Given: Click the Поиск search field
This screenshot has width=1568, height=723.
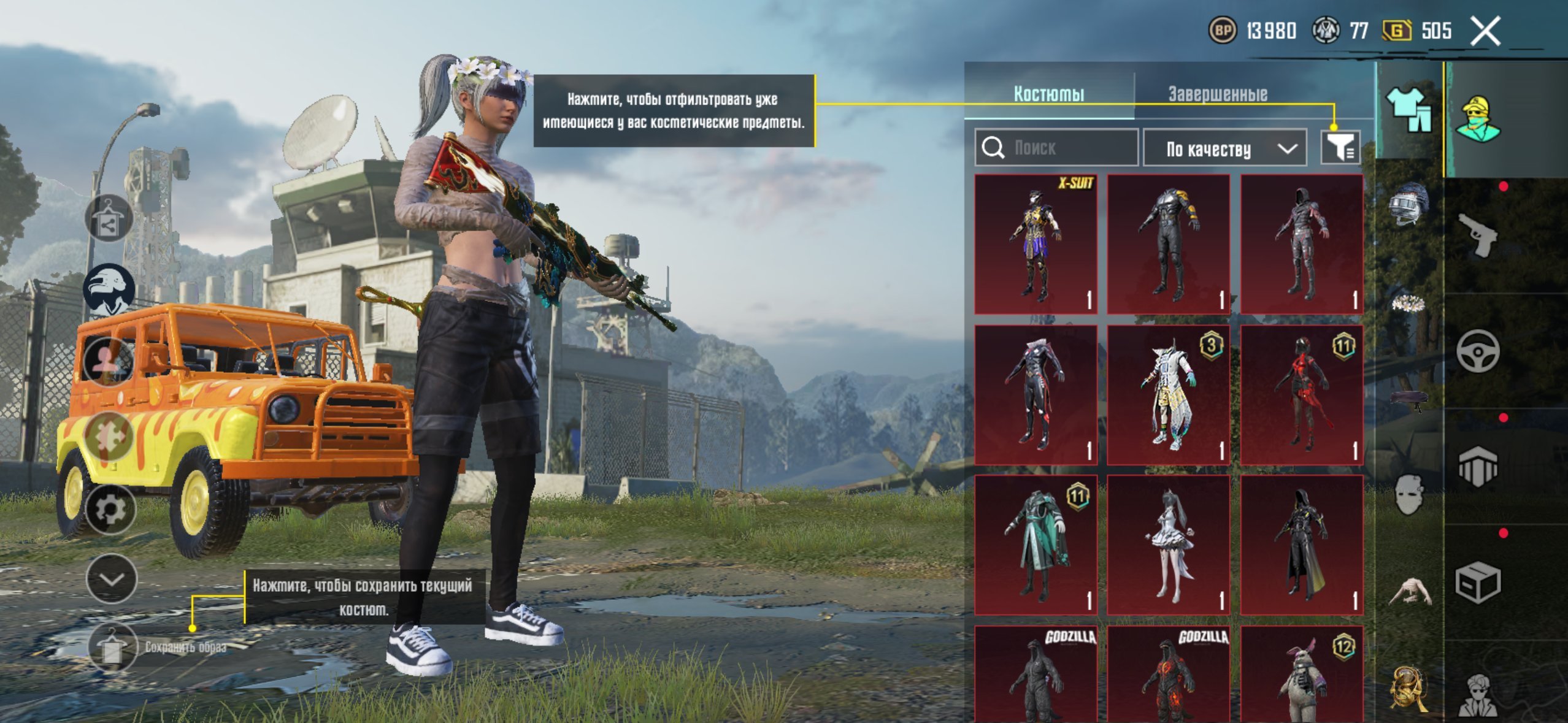Looking at the screenshot, I should point(1056,148).
